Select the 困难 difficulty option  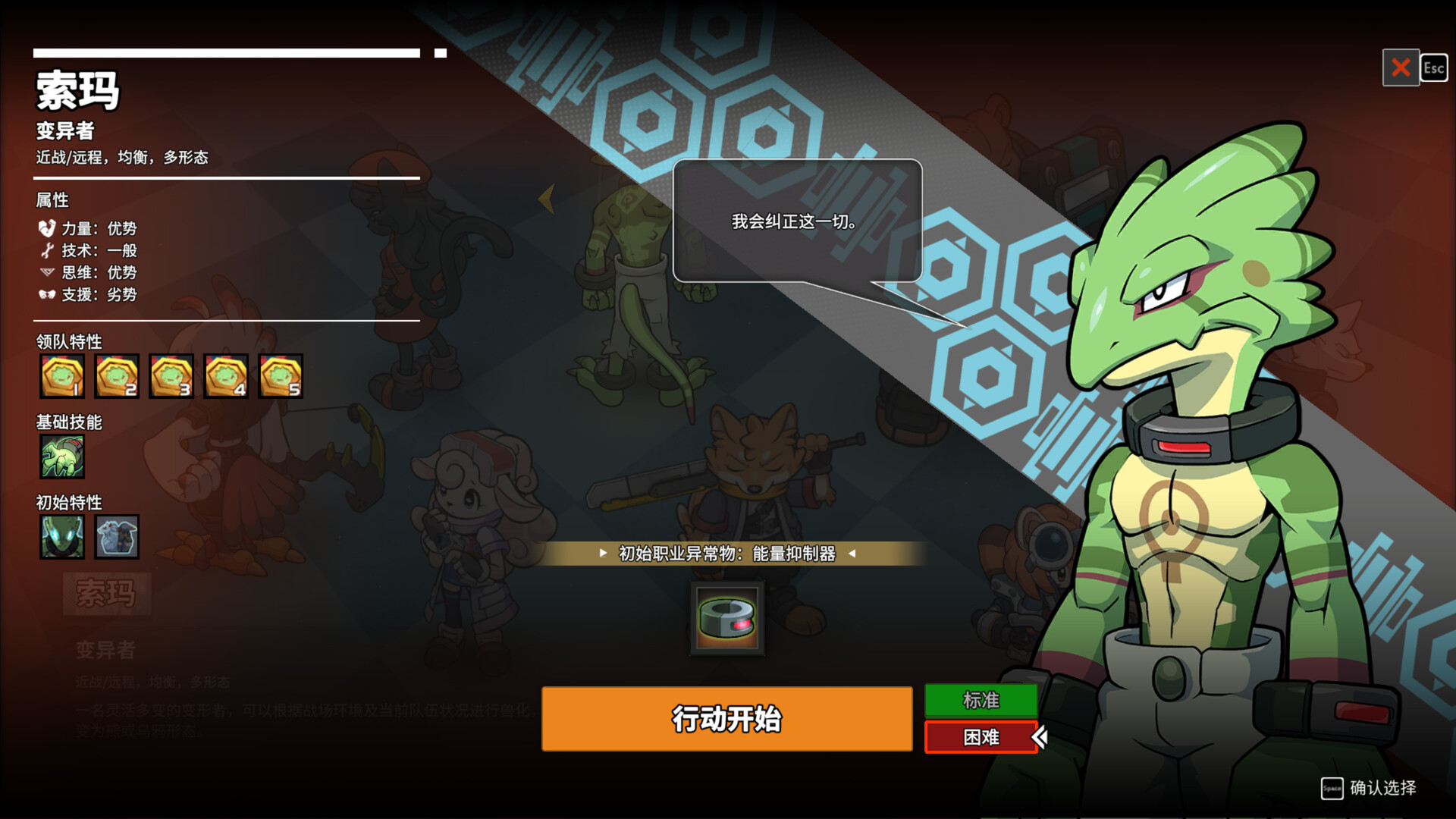coord(981,737)
